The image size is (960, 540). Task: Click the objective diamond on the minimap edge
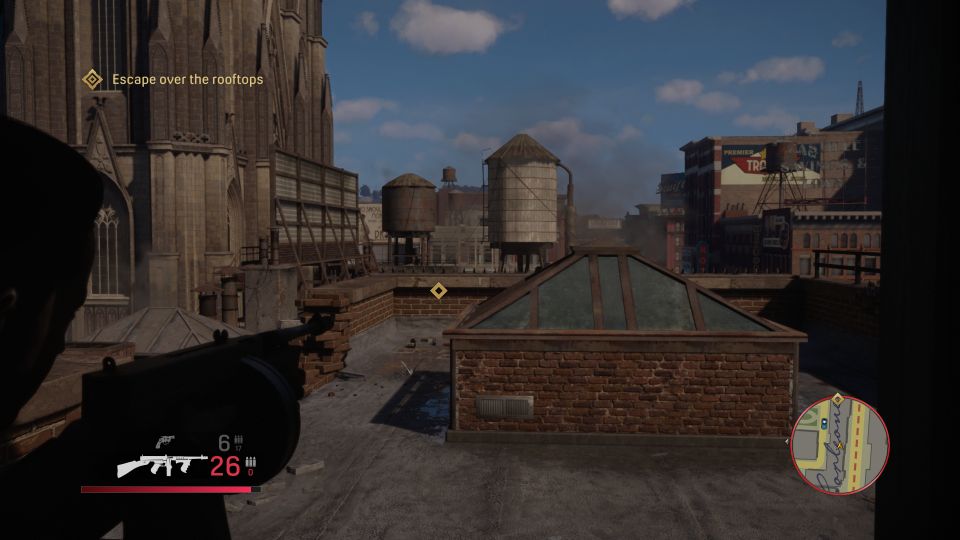tap(838, 400)
